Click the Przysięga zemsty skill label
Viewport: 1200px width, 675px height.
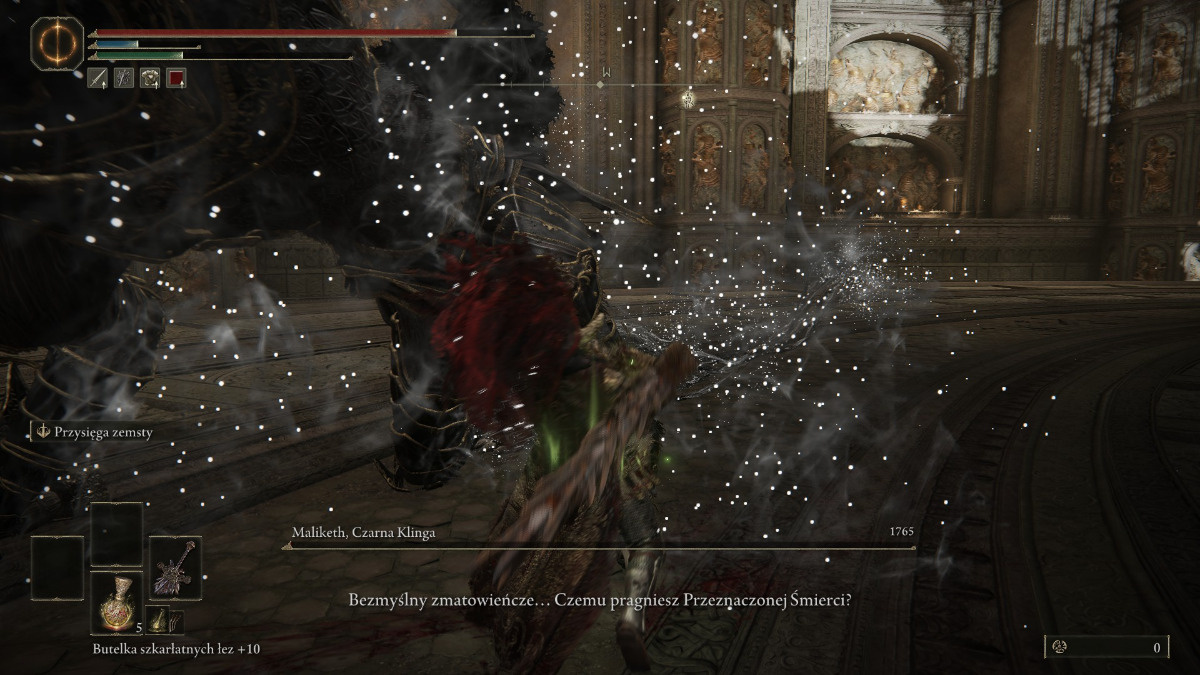96,432
